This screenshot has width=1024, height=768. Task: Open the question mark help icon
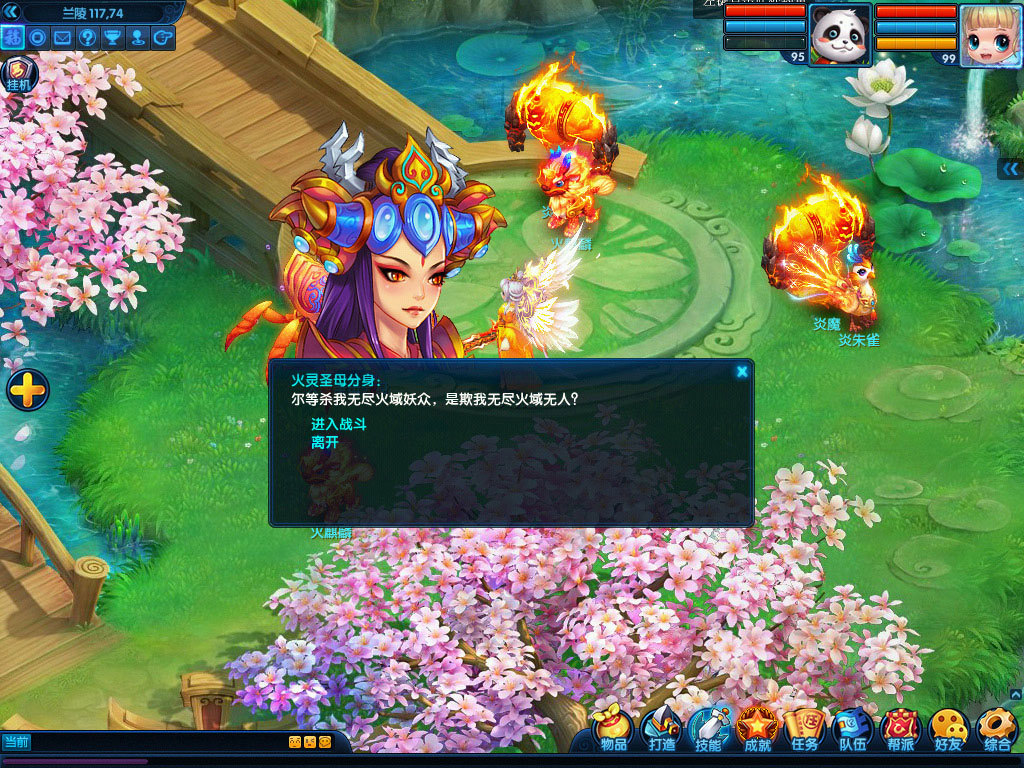point(88,38)
